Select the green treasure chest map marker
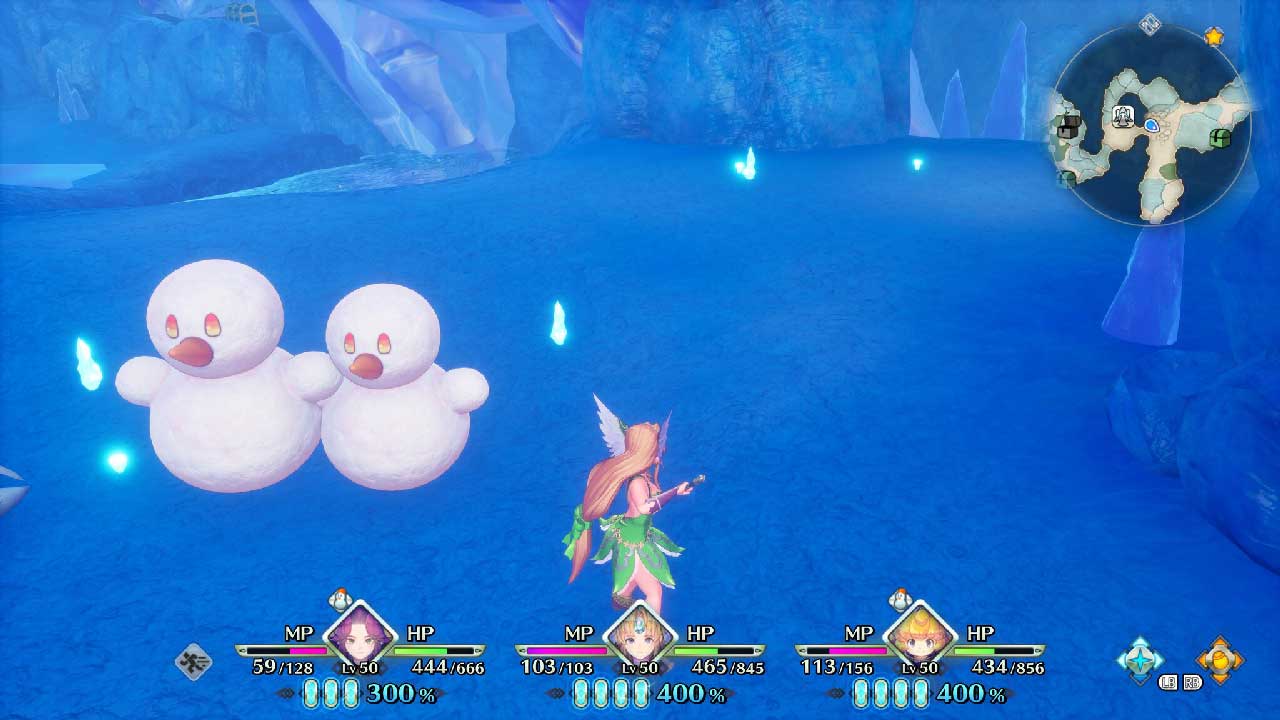This screenshot has width=1280, height=720. click(x=1220, y=139)
